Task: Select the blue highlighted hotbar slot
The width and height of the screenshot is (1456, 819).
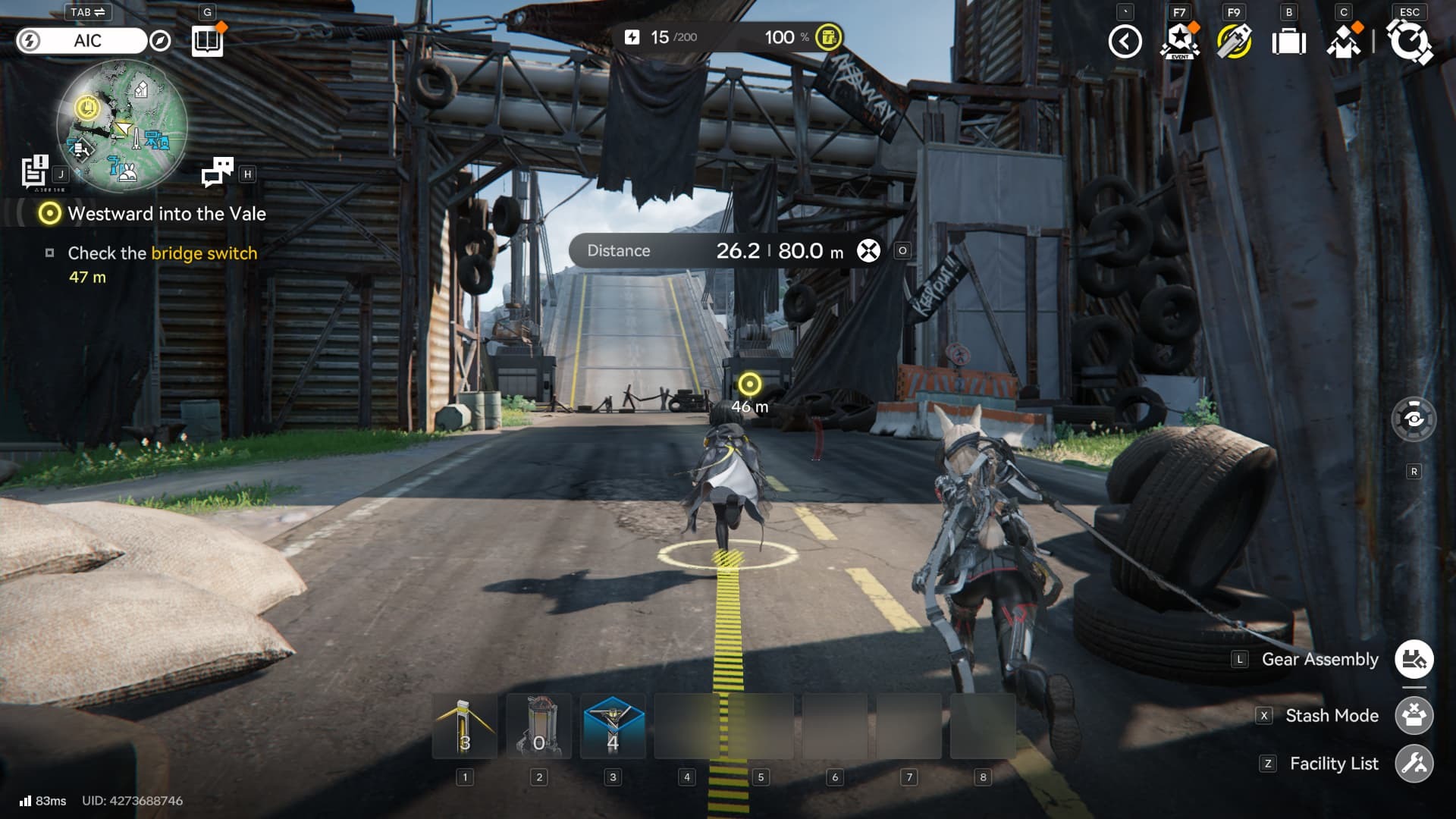Action: tap(613, 726)
